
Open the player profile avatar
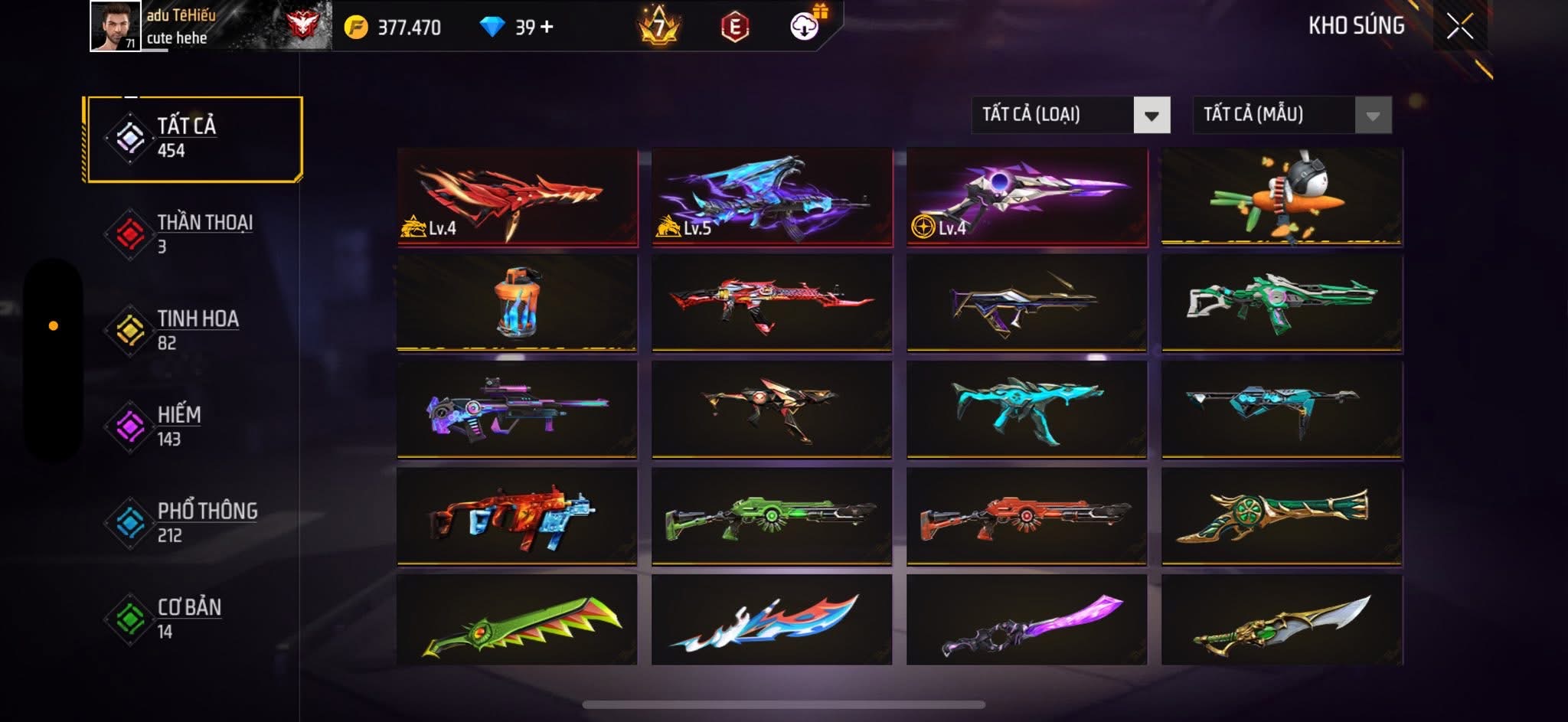point(115,26)
